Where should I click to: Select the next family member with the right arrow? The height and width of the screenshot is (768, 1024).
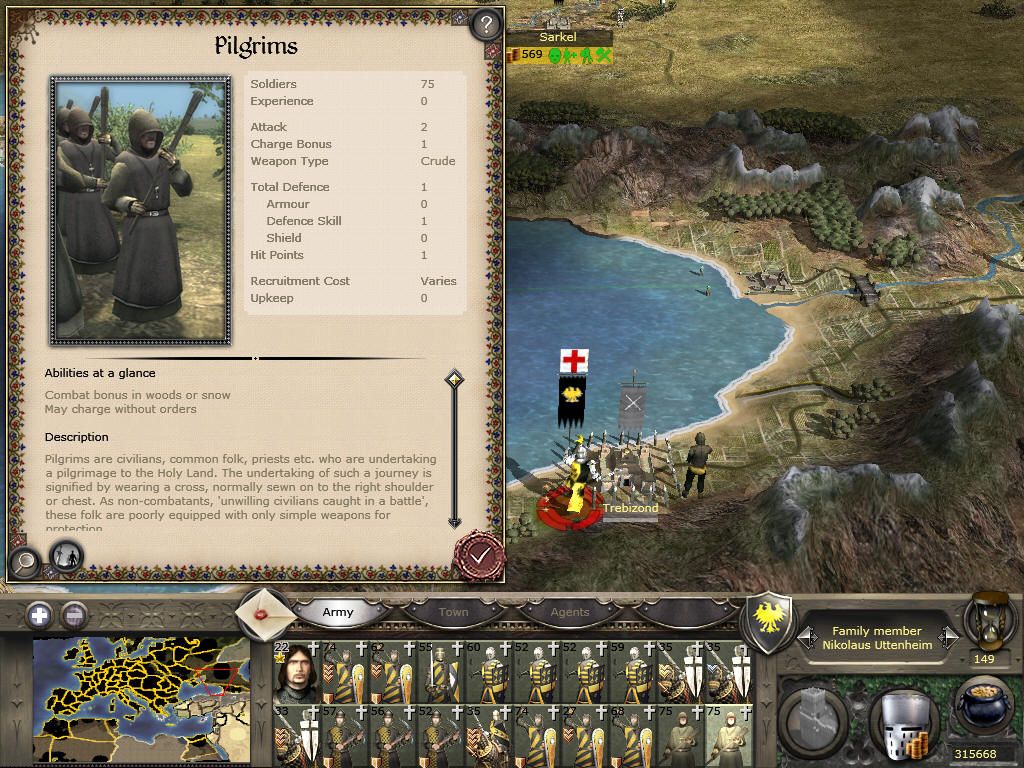tap(948, 637)
